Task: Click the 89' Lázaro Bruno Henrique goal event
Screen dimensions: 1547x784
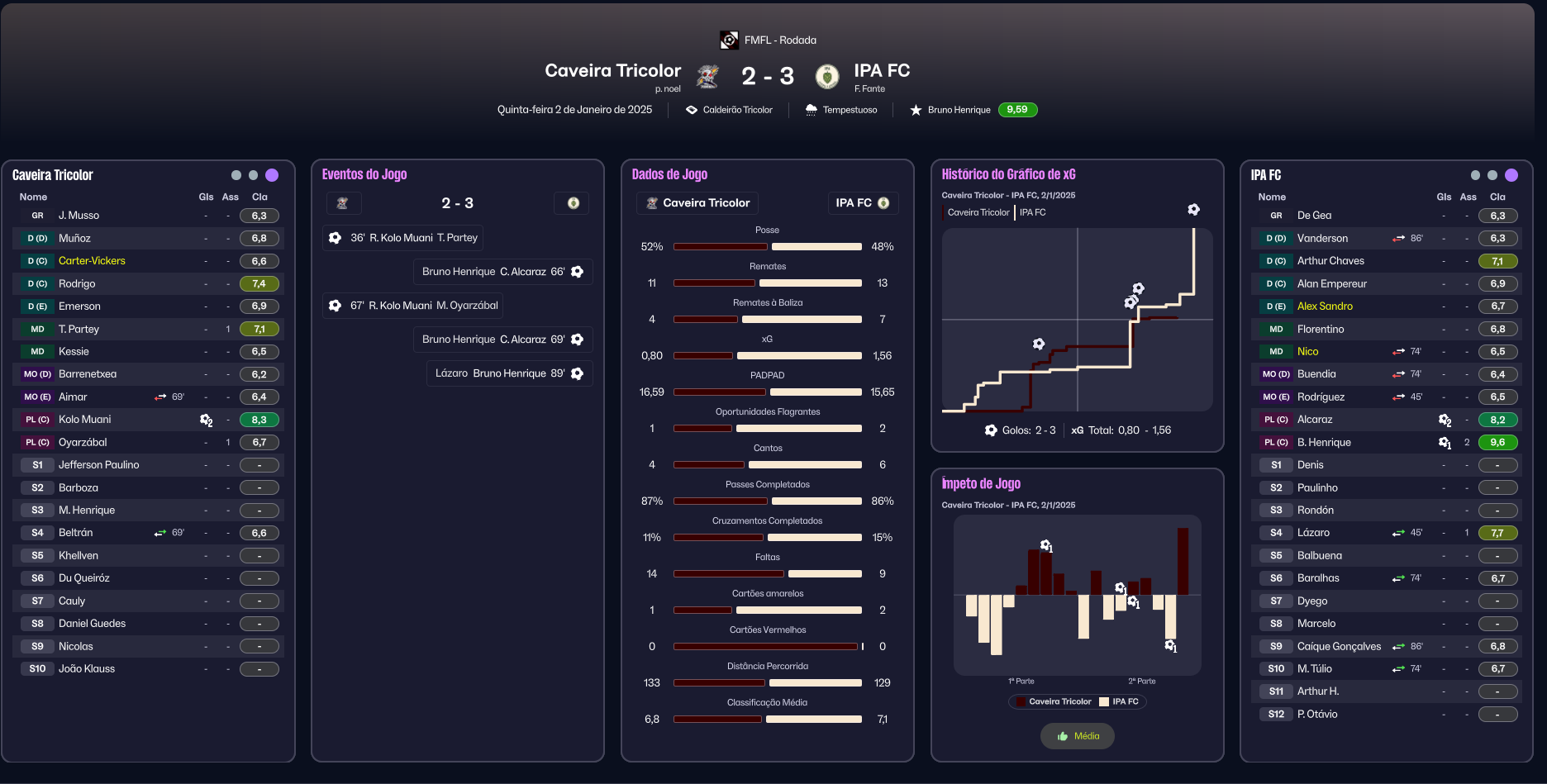Action: click(509, 373)
